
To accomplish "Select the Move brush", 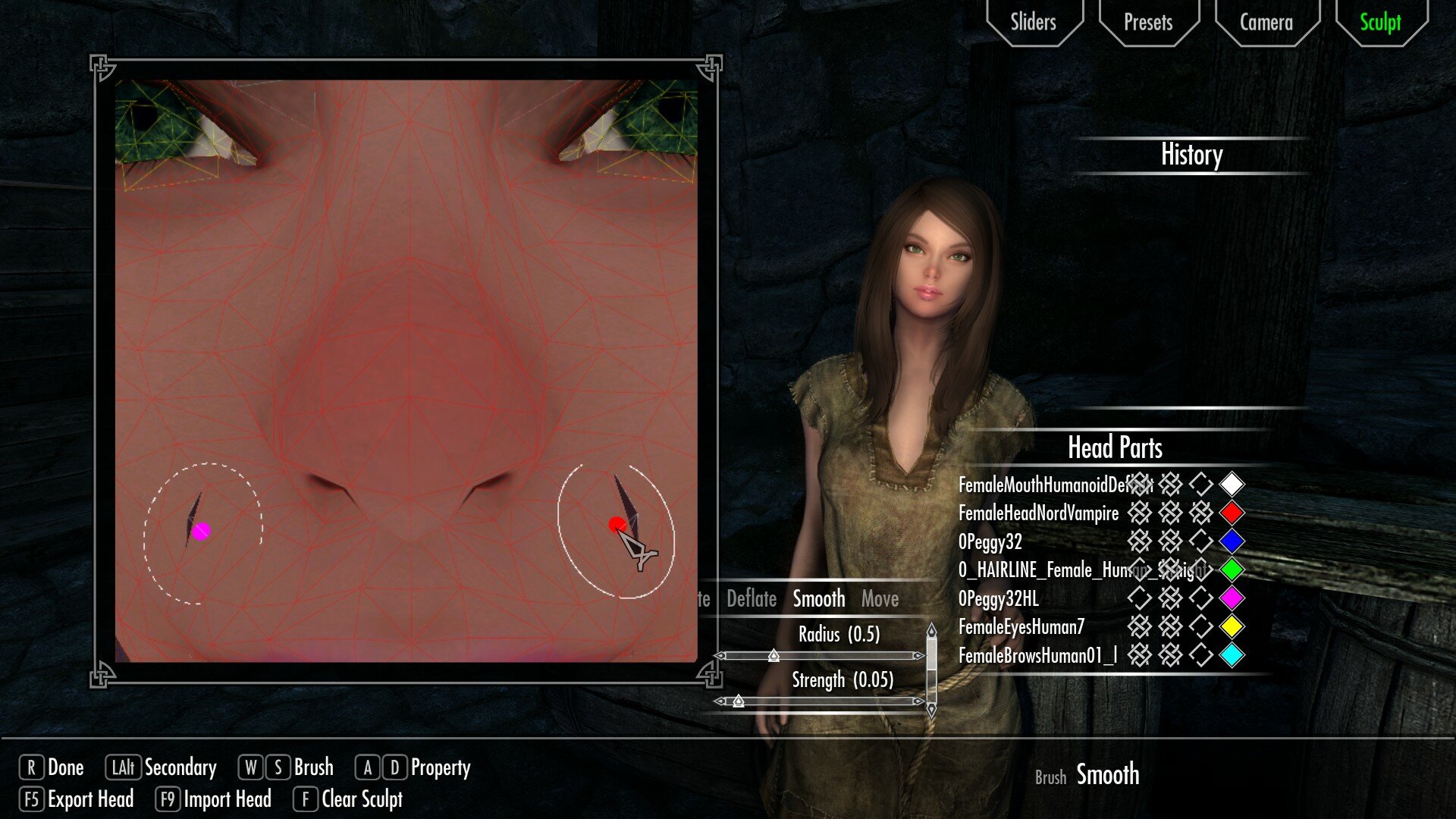I will click(881, 598).
